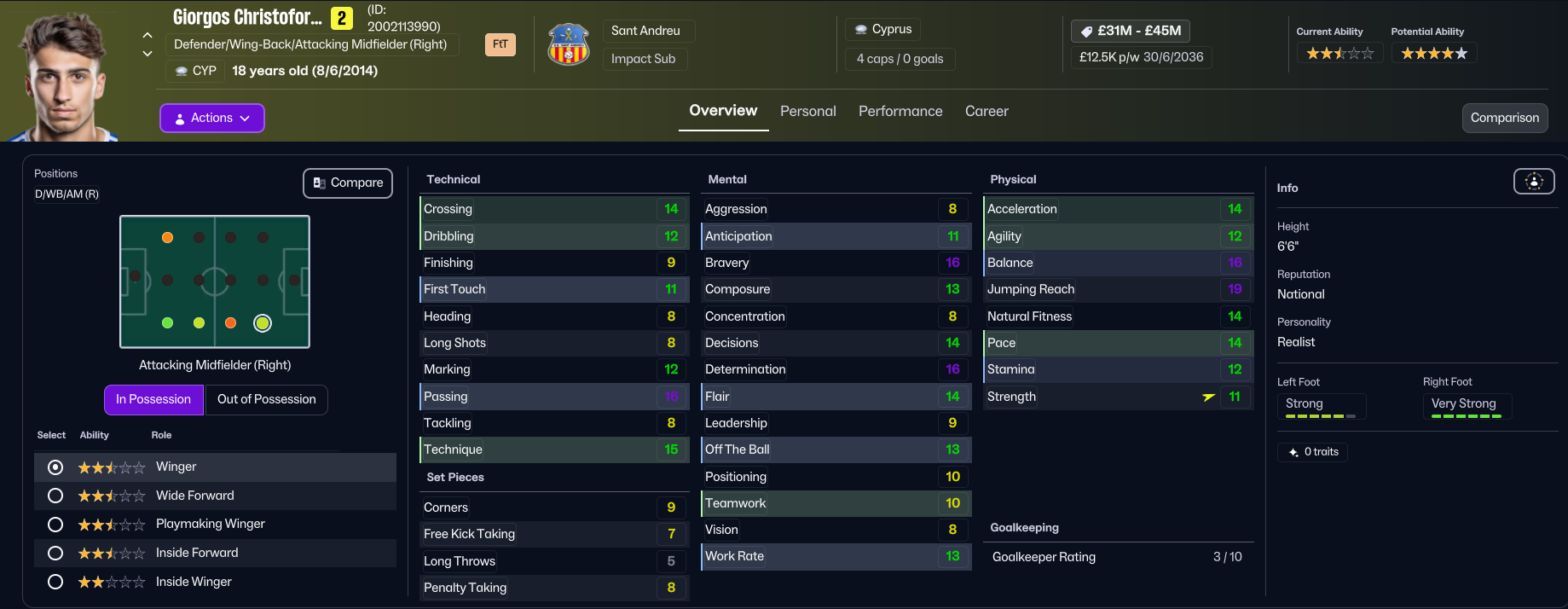Open the Actions dropdown

211,119
